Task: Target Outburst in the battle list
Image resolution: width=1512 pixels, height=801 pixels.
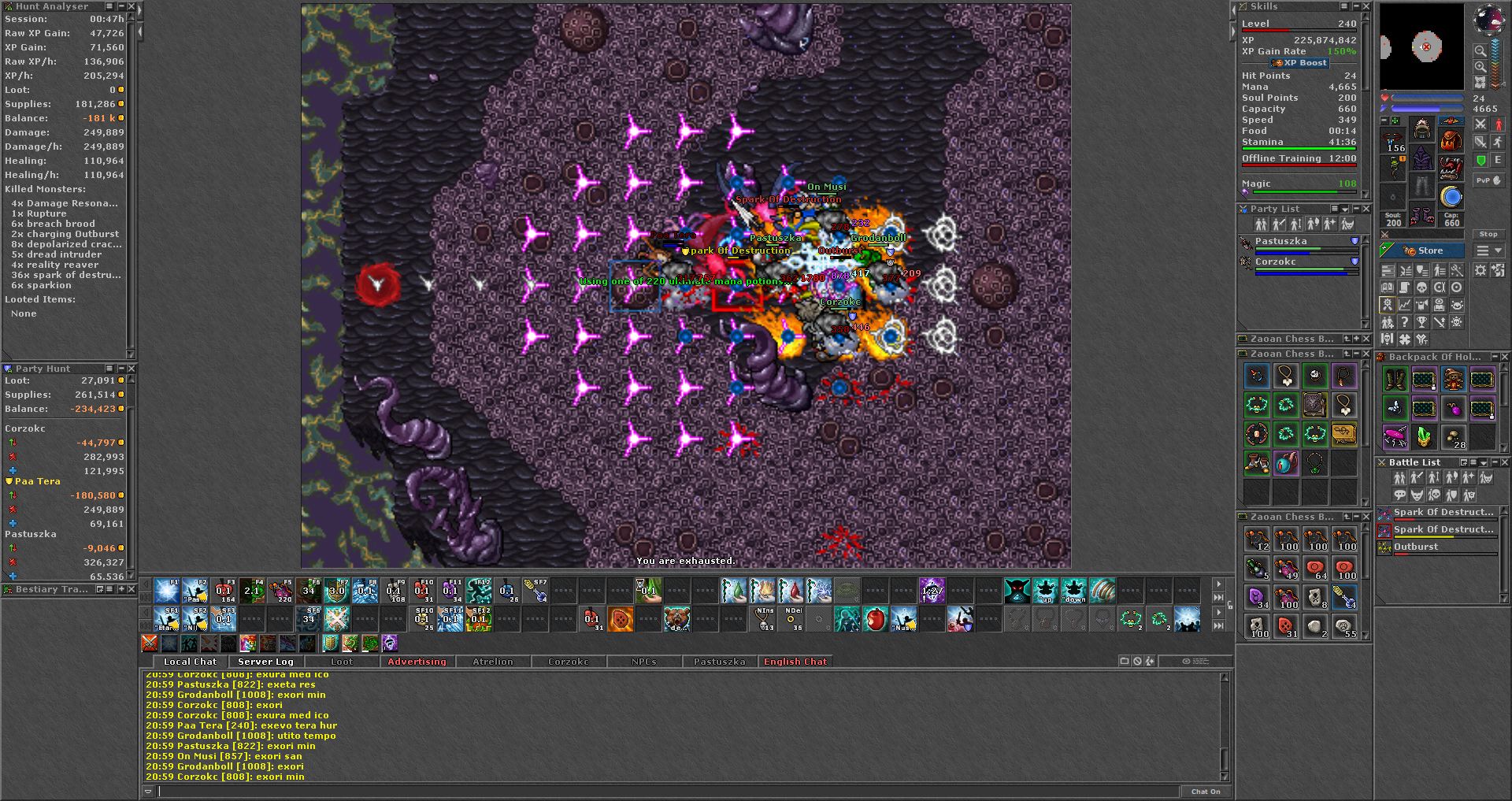Action: (x=1416, y=547)
